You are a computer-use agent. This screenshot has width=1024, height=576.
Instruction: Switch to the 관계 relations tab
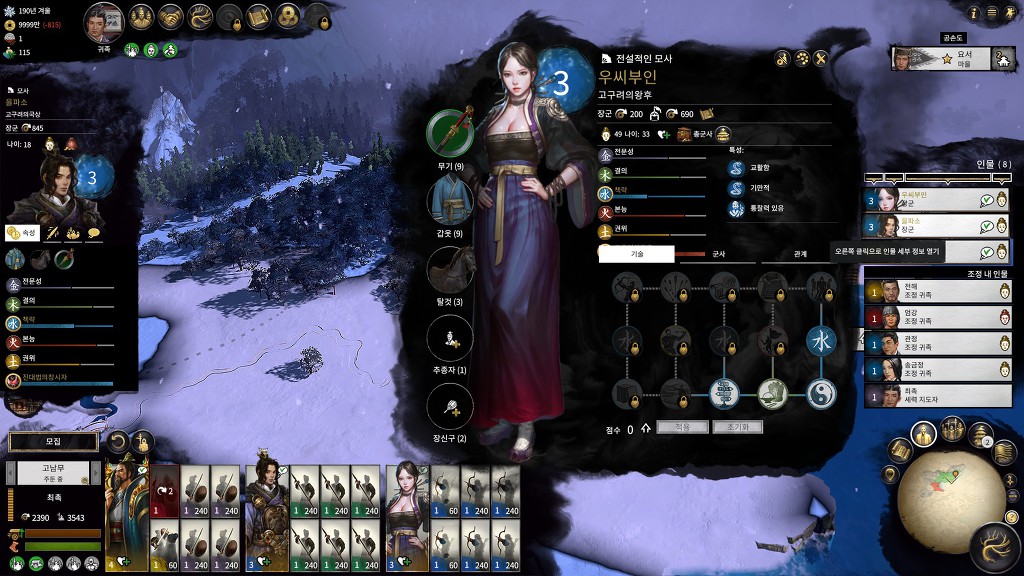click(x=800, y=254)
